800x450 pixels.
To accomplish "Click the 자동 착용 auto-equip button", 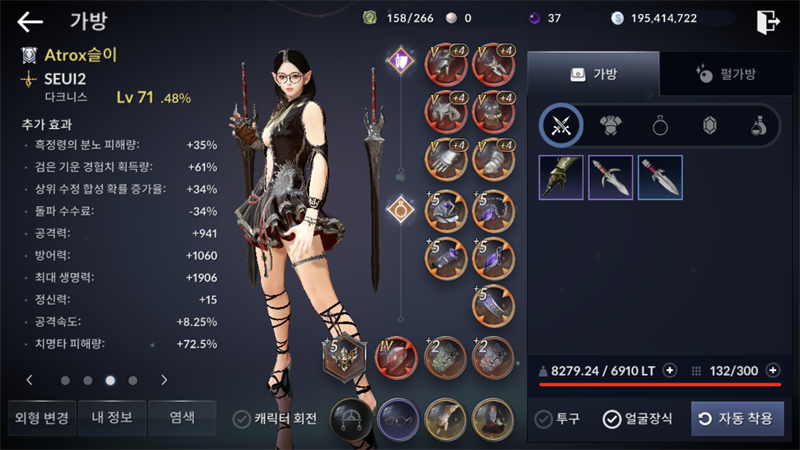I will 737,418.
